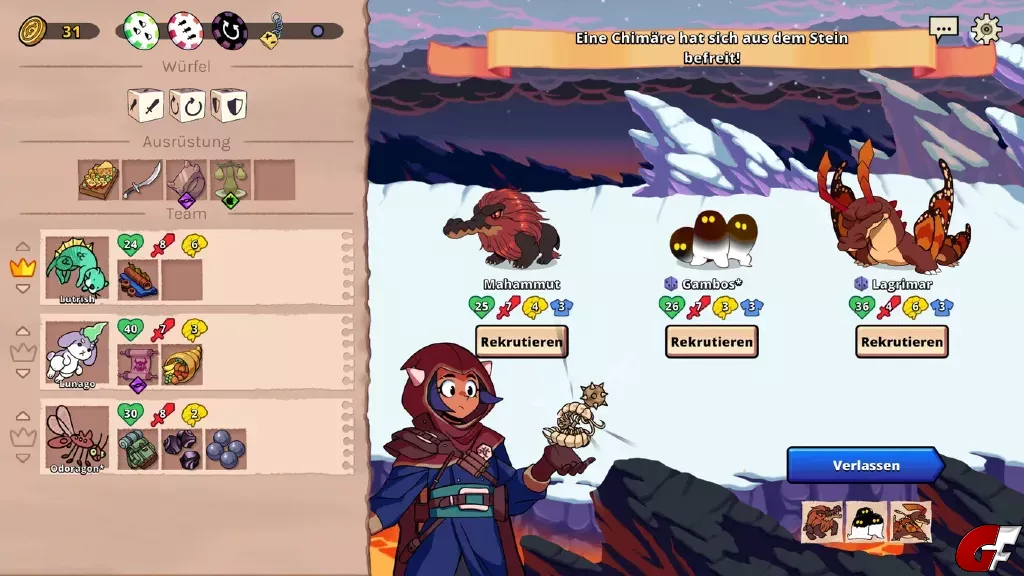Recruit the Mahammut chimera
Image resolution: width=1024 pixels, height=576 pixels.
tap(521, 341)
